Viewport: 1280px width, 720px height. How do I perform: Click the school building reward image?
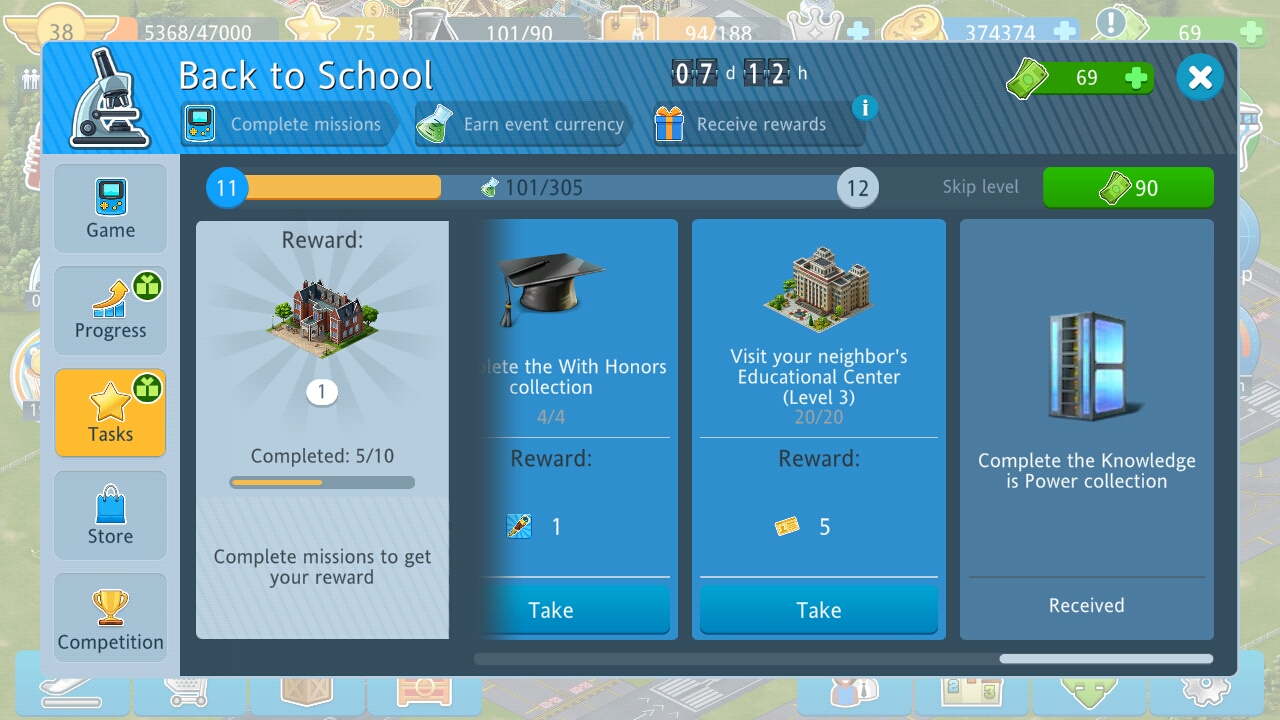[321, 318]
